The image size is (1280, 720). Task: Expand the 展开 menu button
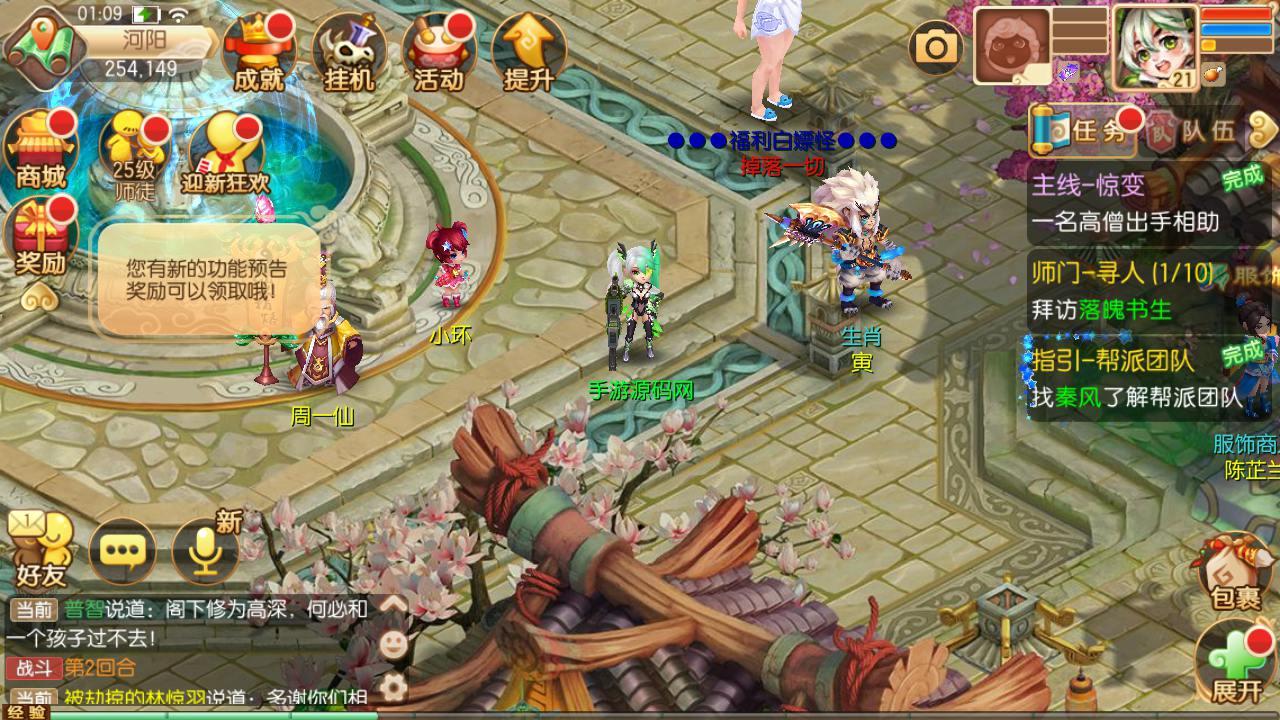(x=1236, y=662)
